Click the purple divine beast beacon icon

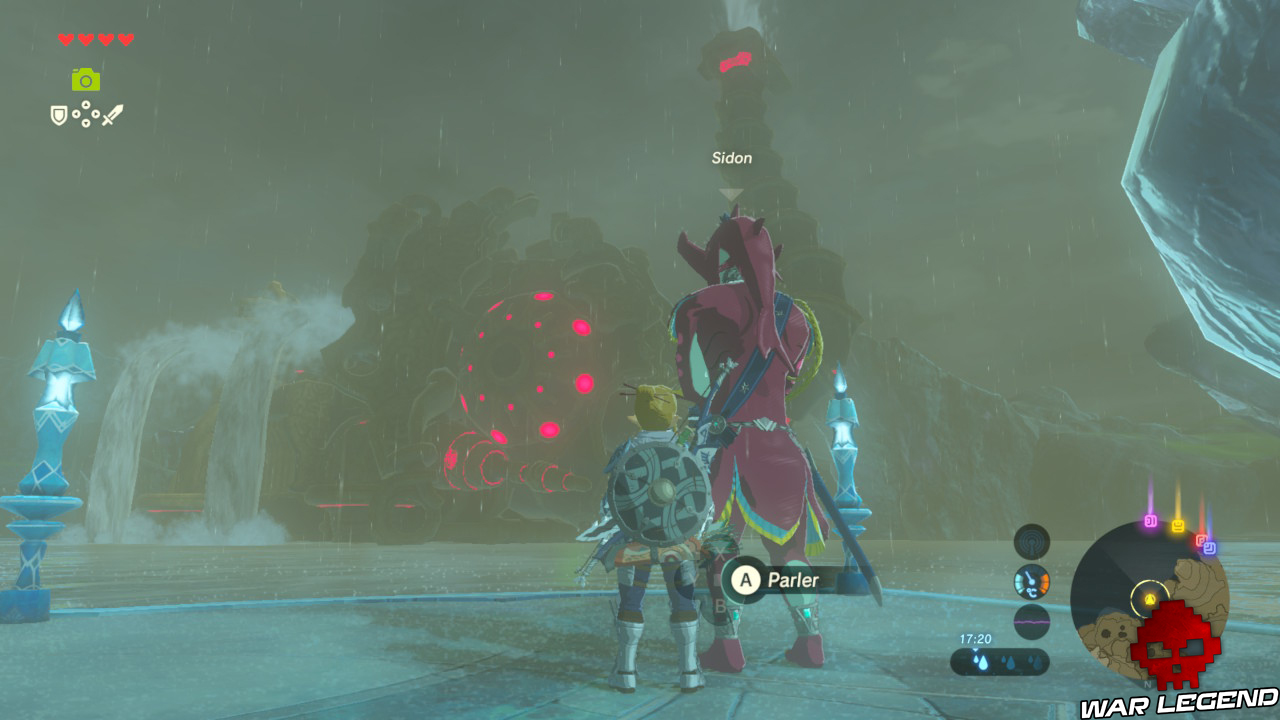(x=1150, y=521)
